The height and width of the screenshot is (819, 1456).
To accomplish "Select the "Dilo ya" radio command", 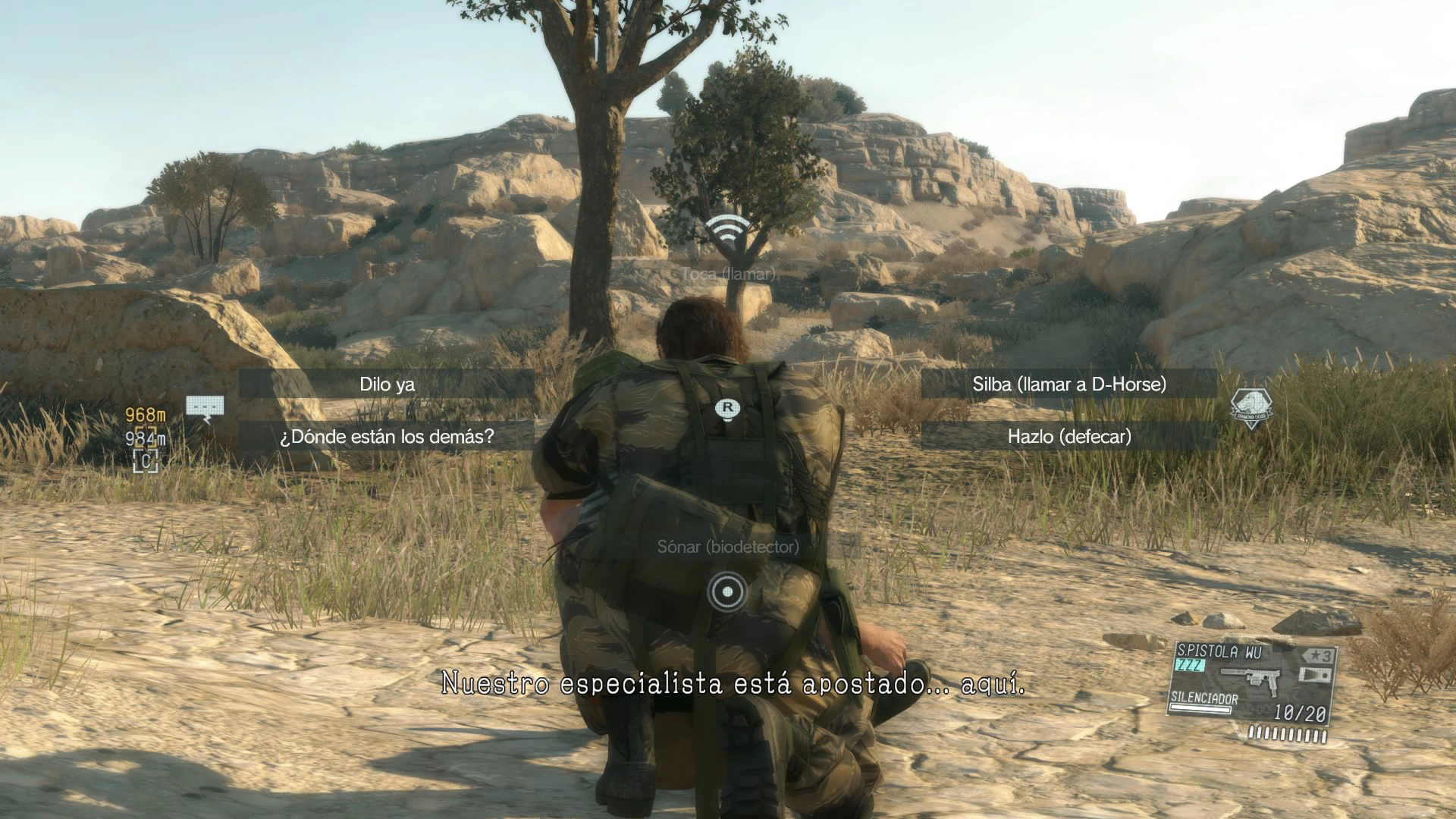I will 387,384.
